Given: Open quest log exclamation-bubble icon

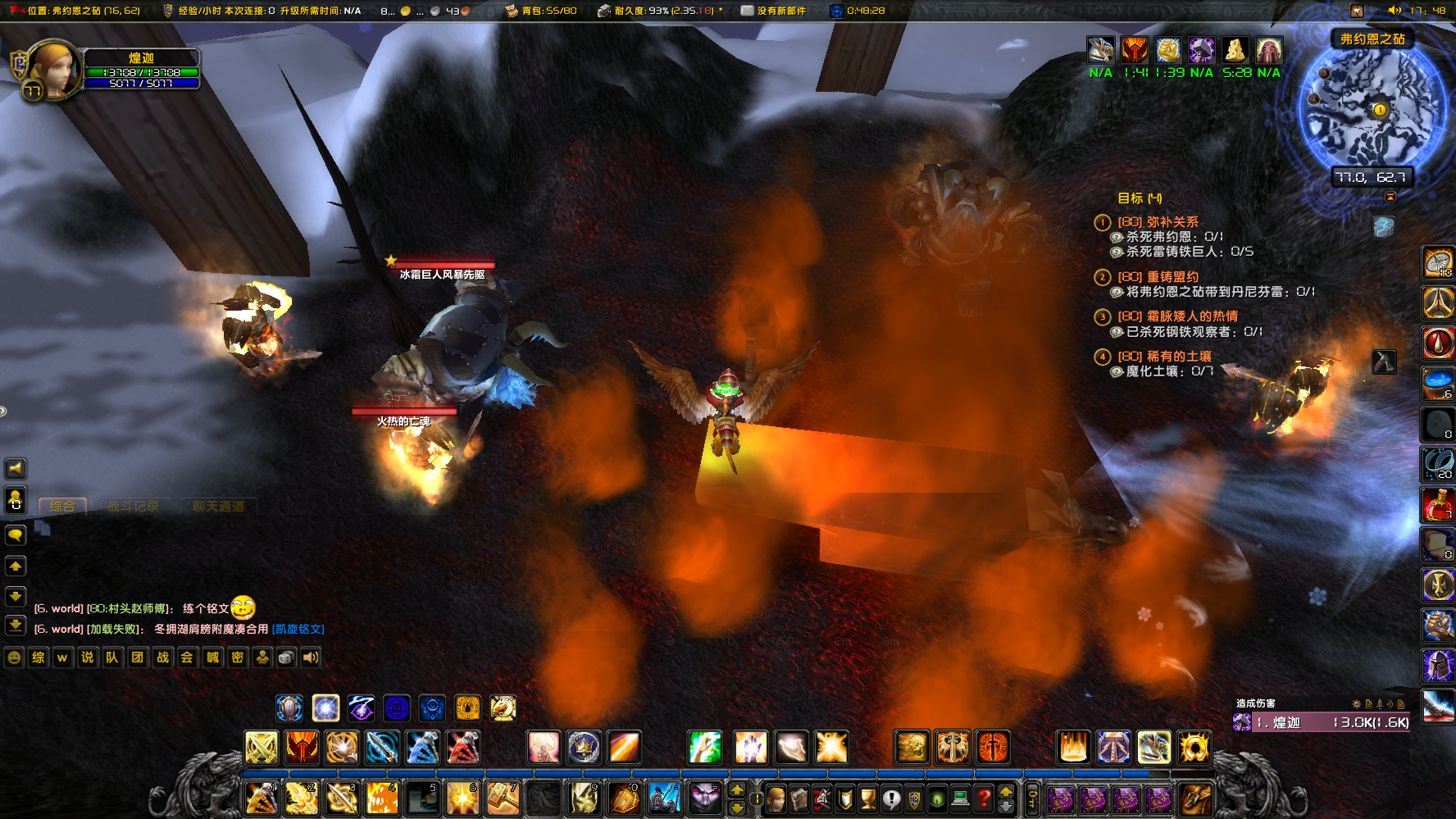Looking at the screenshot, I should (x=892, y=799).
